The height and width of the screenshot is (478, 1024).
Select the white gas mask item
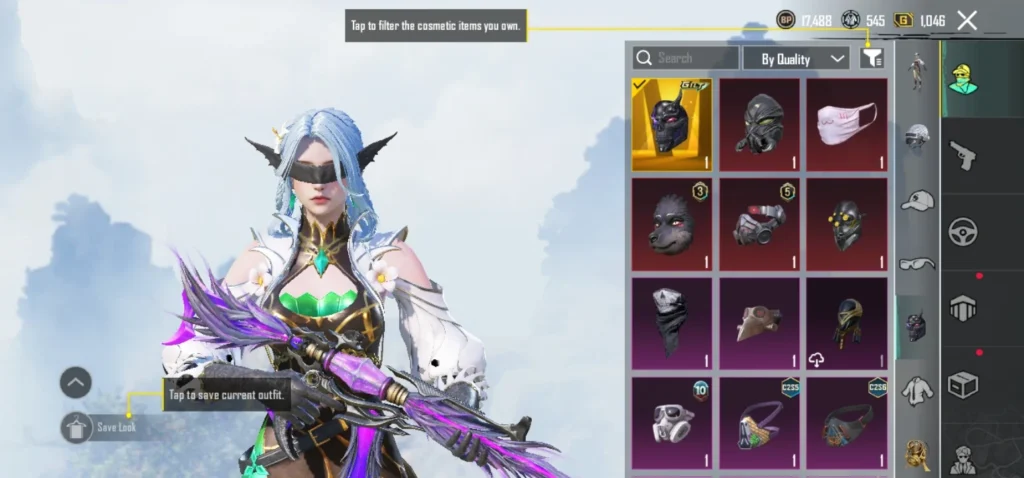click(672, 423)
